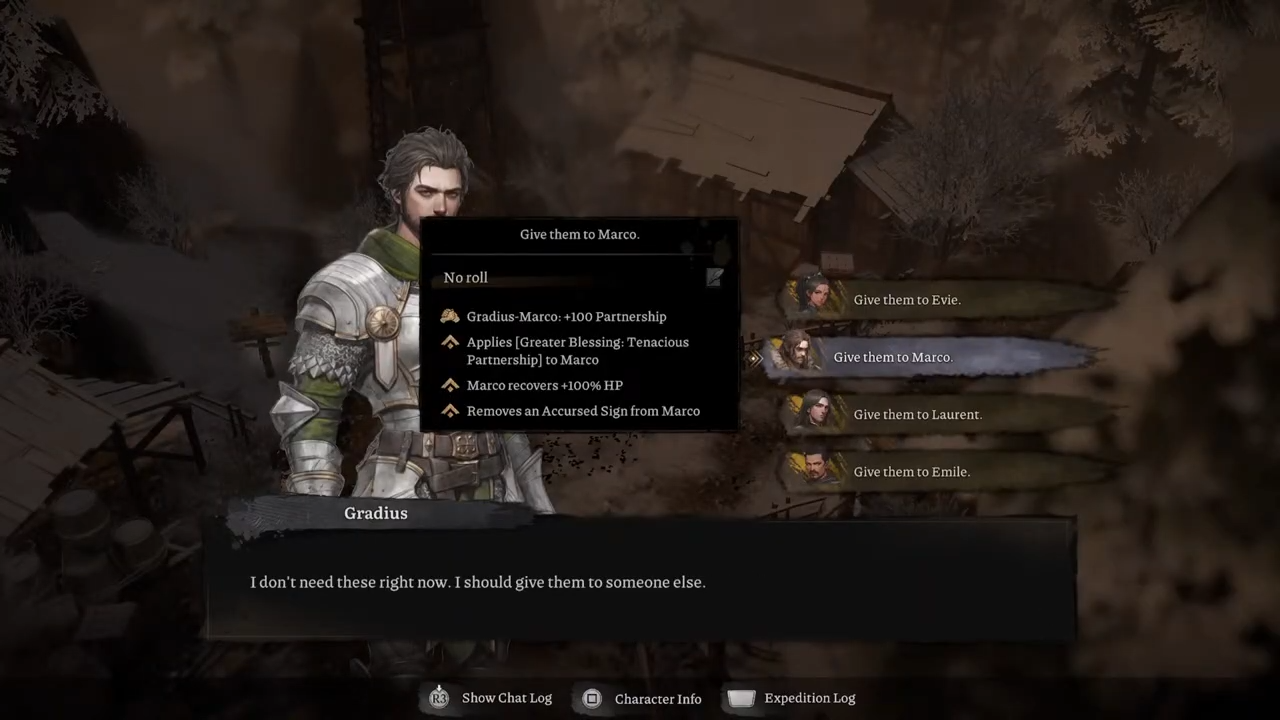
Task: Open the Expedition Log
Action: point(793,698)
